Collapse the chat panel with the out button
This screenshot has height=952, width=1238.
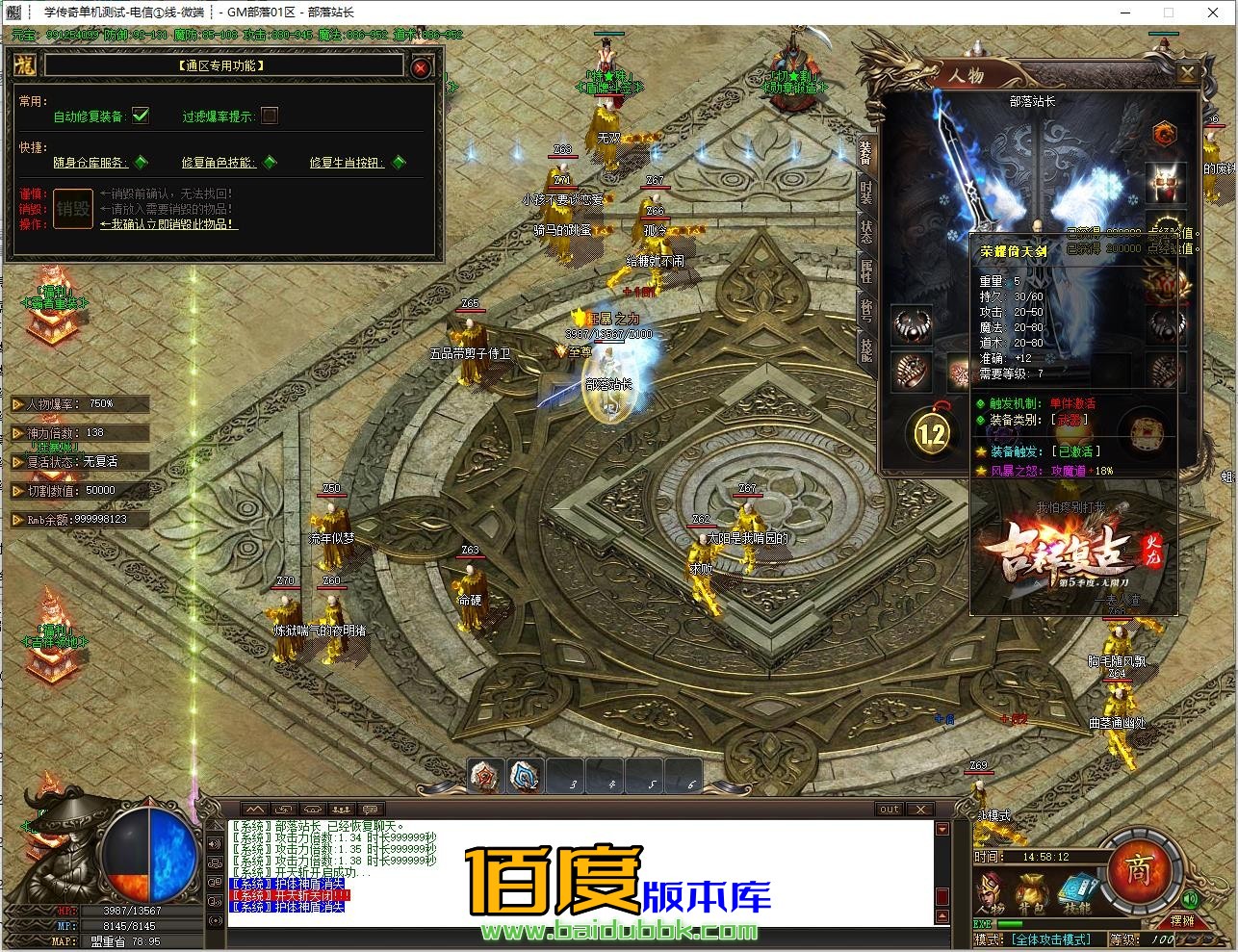888,809
